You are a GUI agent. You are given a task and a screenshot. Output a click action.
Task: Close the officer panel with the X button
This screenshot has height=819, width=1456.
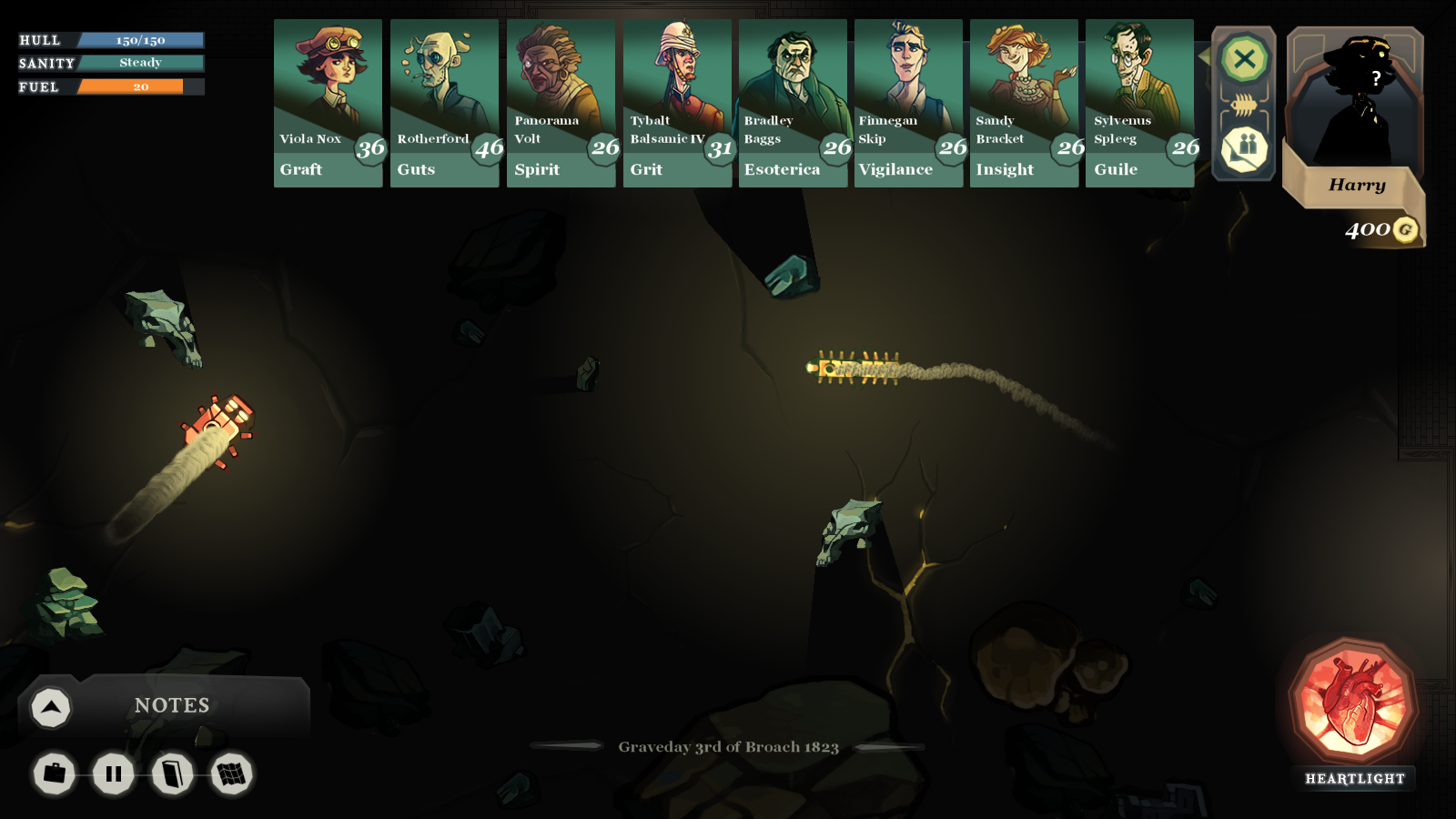1244,60
